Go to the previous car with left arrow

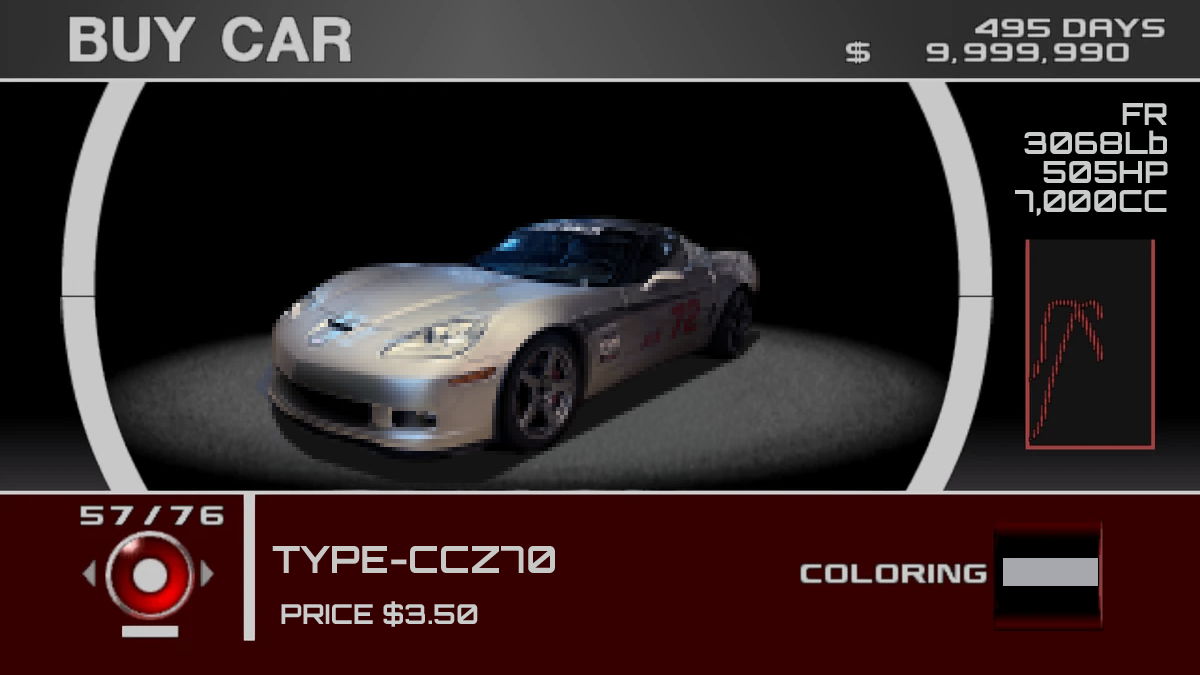pos(89,574)
